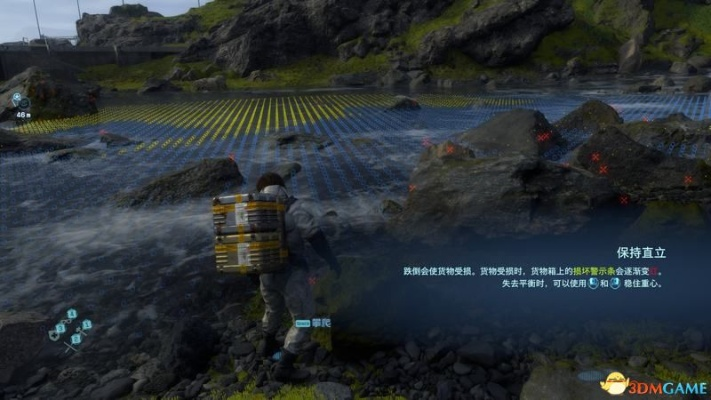
Task: Select the equipment slot marked 2
Action: point(76,339)
